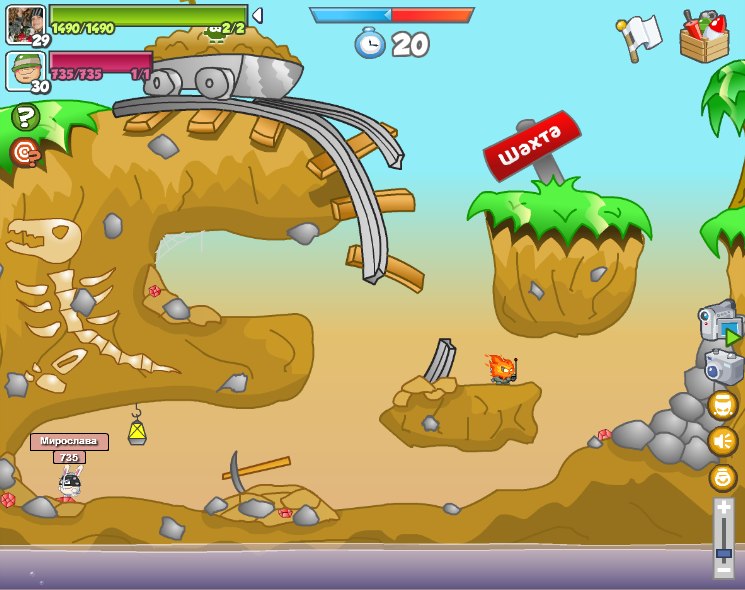Viewport: 745px width, 590px height.
Task: Click the red target hint button
Action: [24, 152]
